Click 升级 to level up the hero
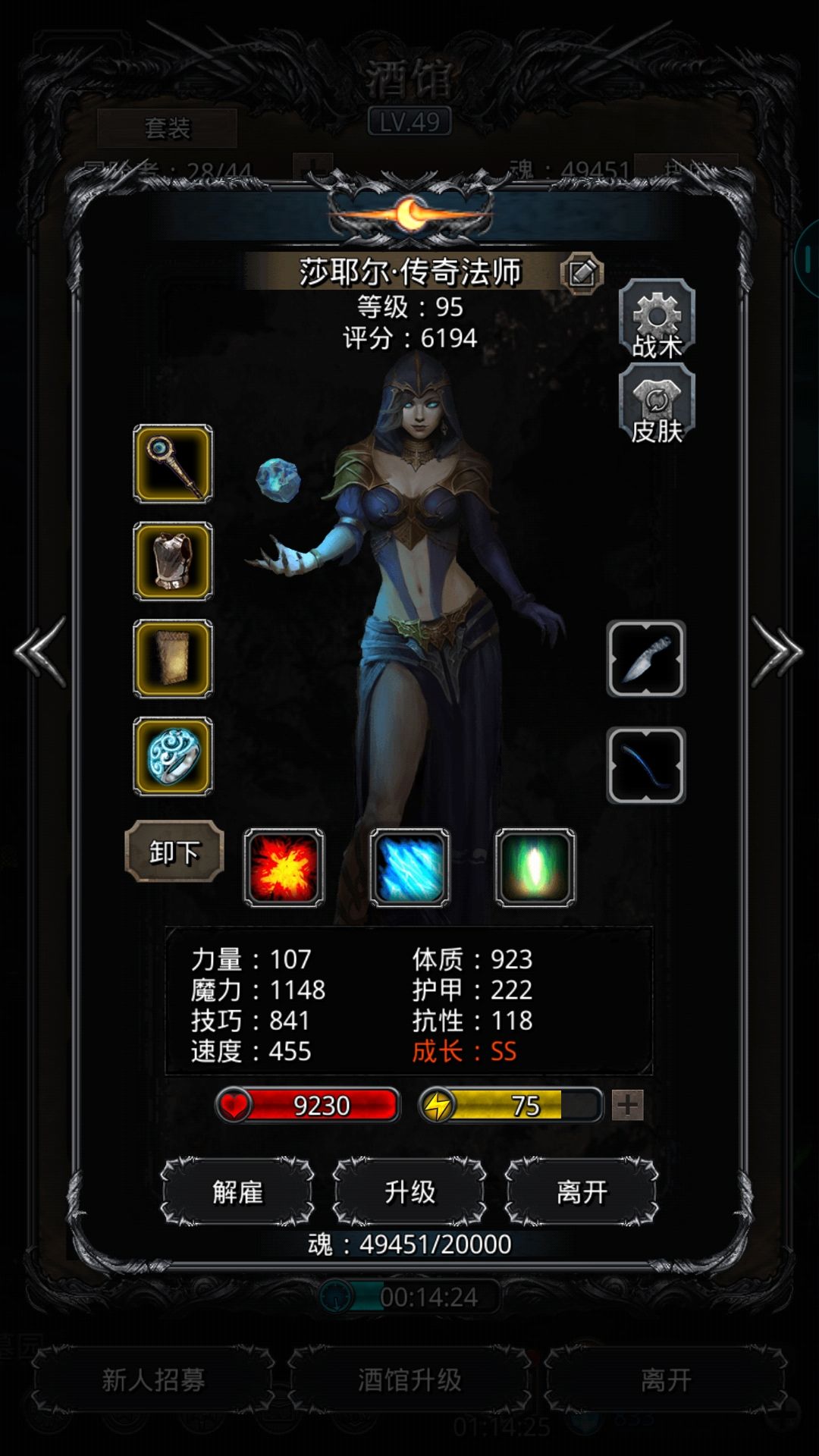This screenshot has width=819, height=1456. pos(409,1192)
